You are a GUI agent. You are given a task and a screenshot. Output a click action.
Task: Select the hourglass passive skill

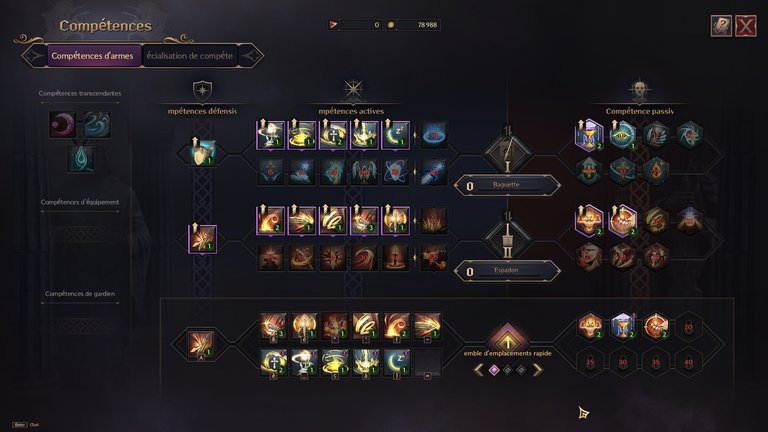click(x=589, y=135)
